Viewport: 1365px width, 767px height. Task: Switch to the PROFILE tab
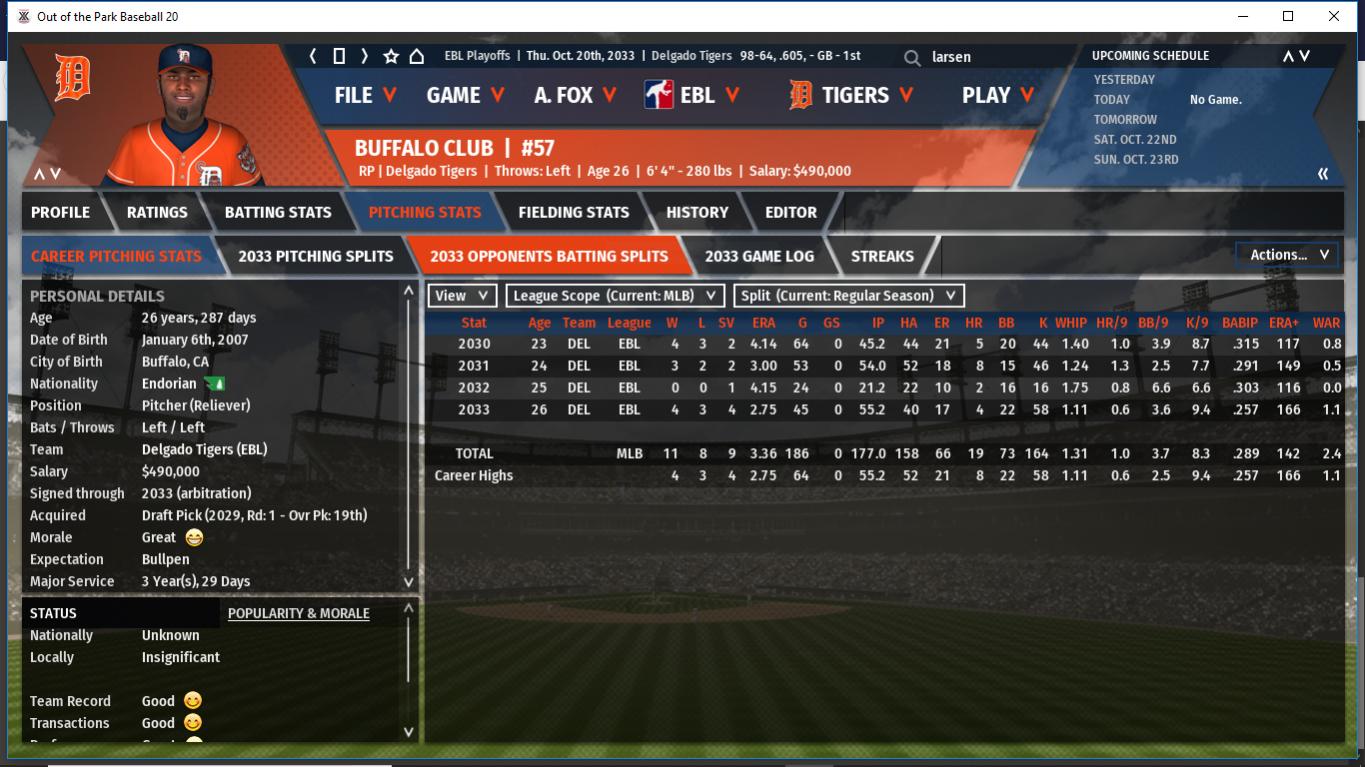[x=60, y=212]
